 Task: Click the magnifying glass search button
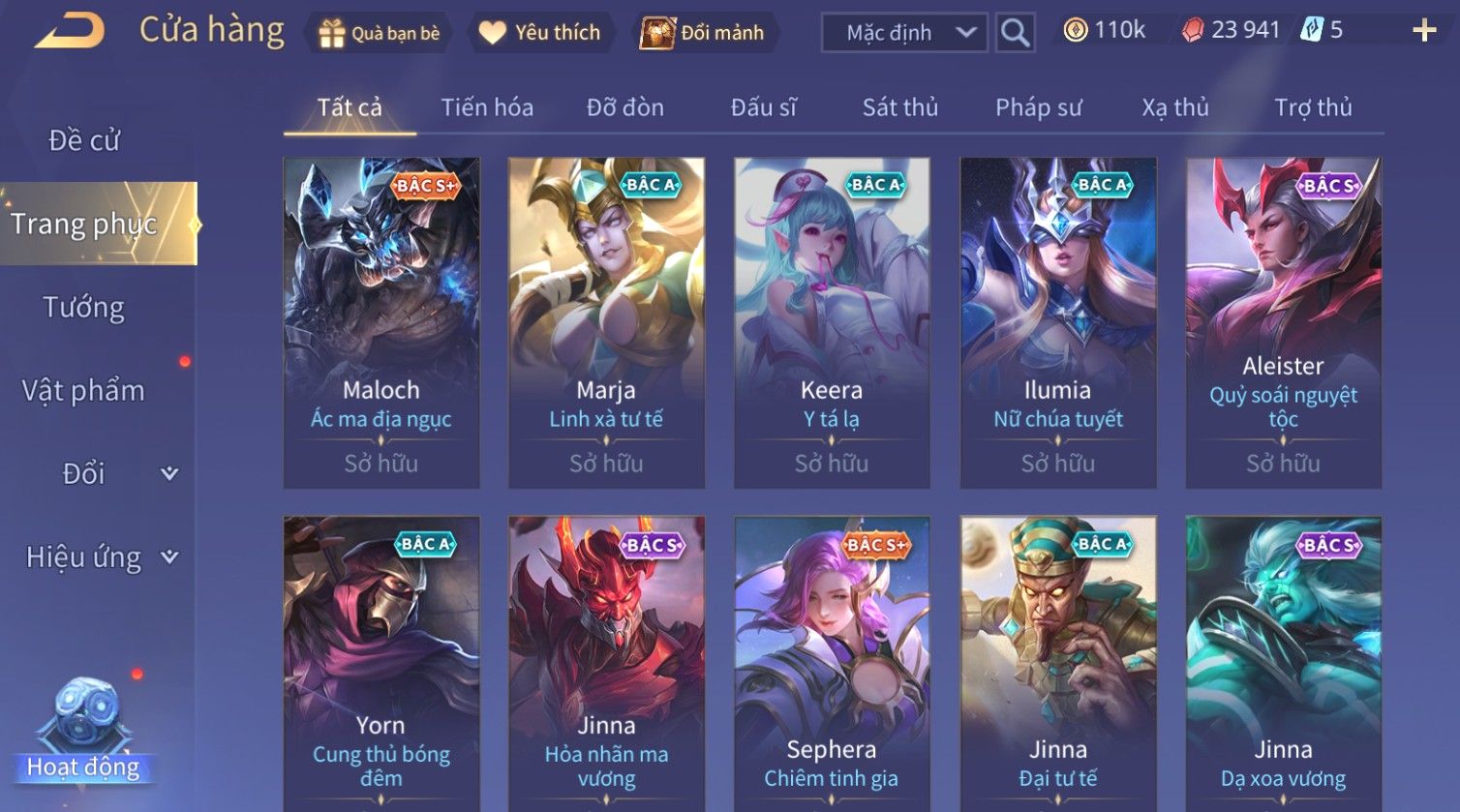tap(1015, 33)
